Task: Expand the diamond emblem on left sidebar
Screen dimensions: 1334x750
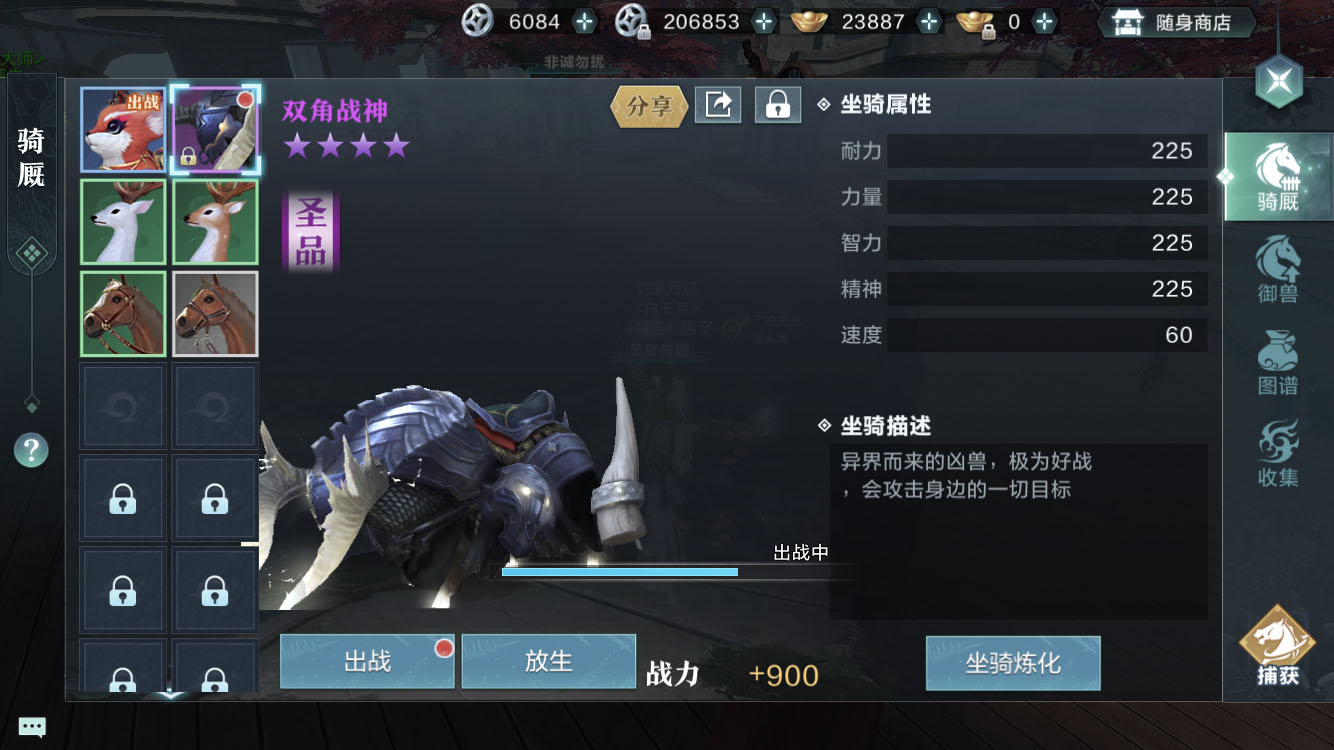Action: pos(32,253)
